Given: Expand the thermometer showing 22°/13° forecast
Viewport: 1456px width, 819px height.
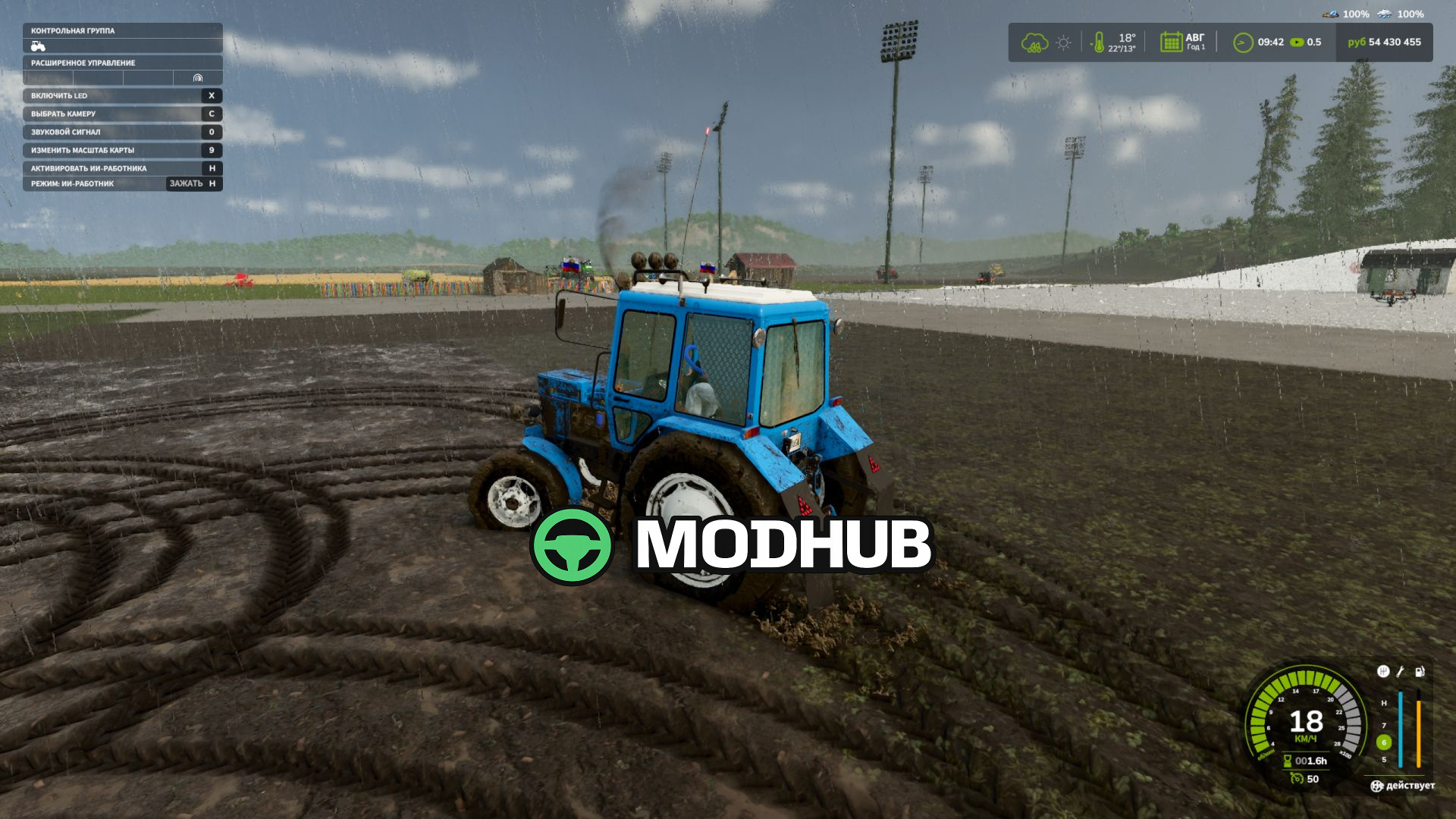Looking at the screenshot, I should pos(1099,43).
